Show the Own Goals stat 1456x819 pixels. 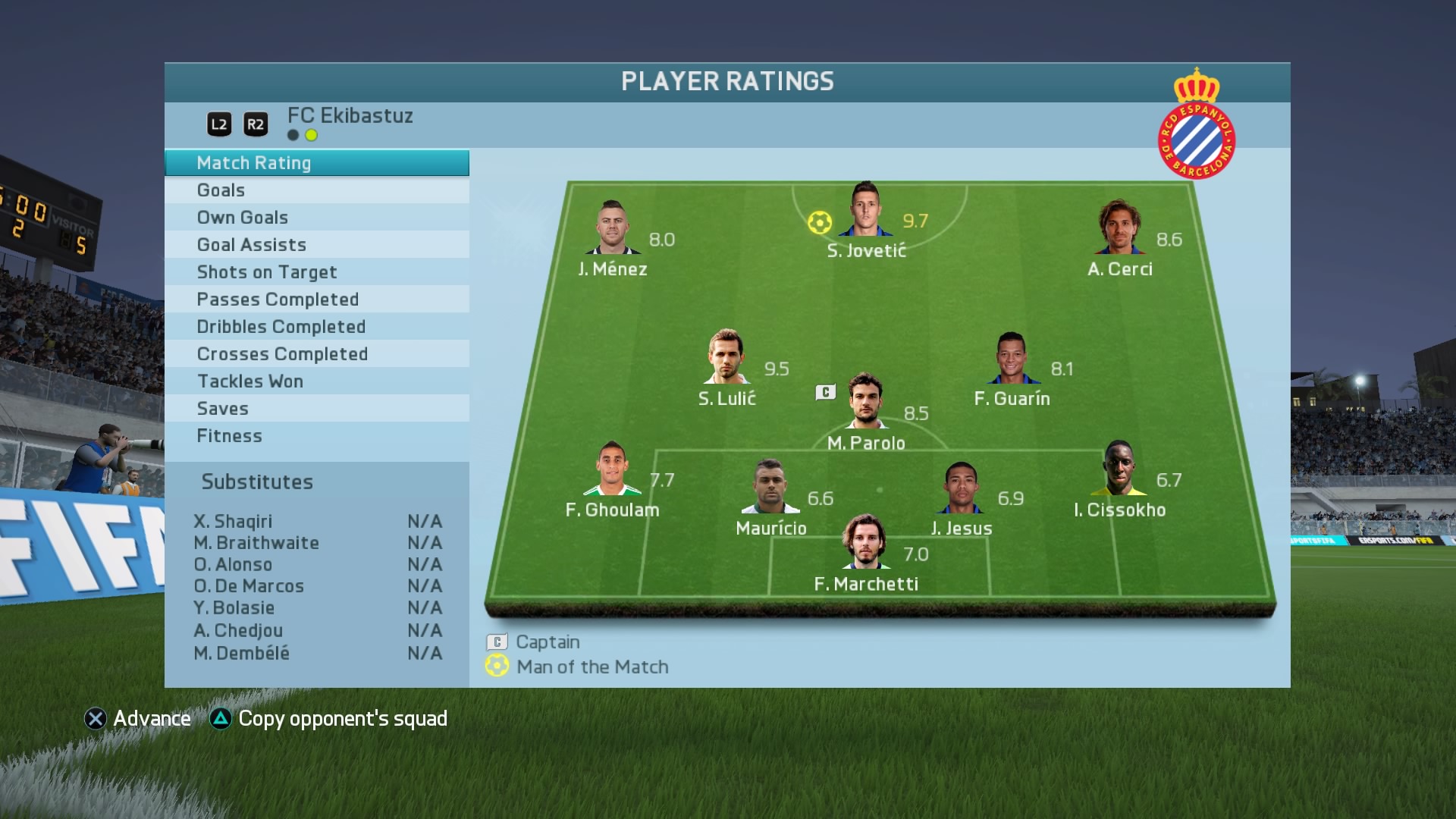[316, 218]
